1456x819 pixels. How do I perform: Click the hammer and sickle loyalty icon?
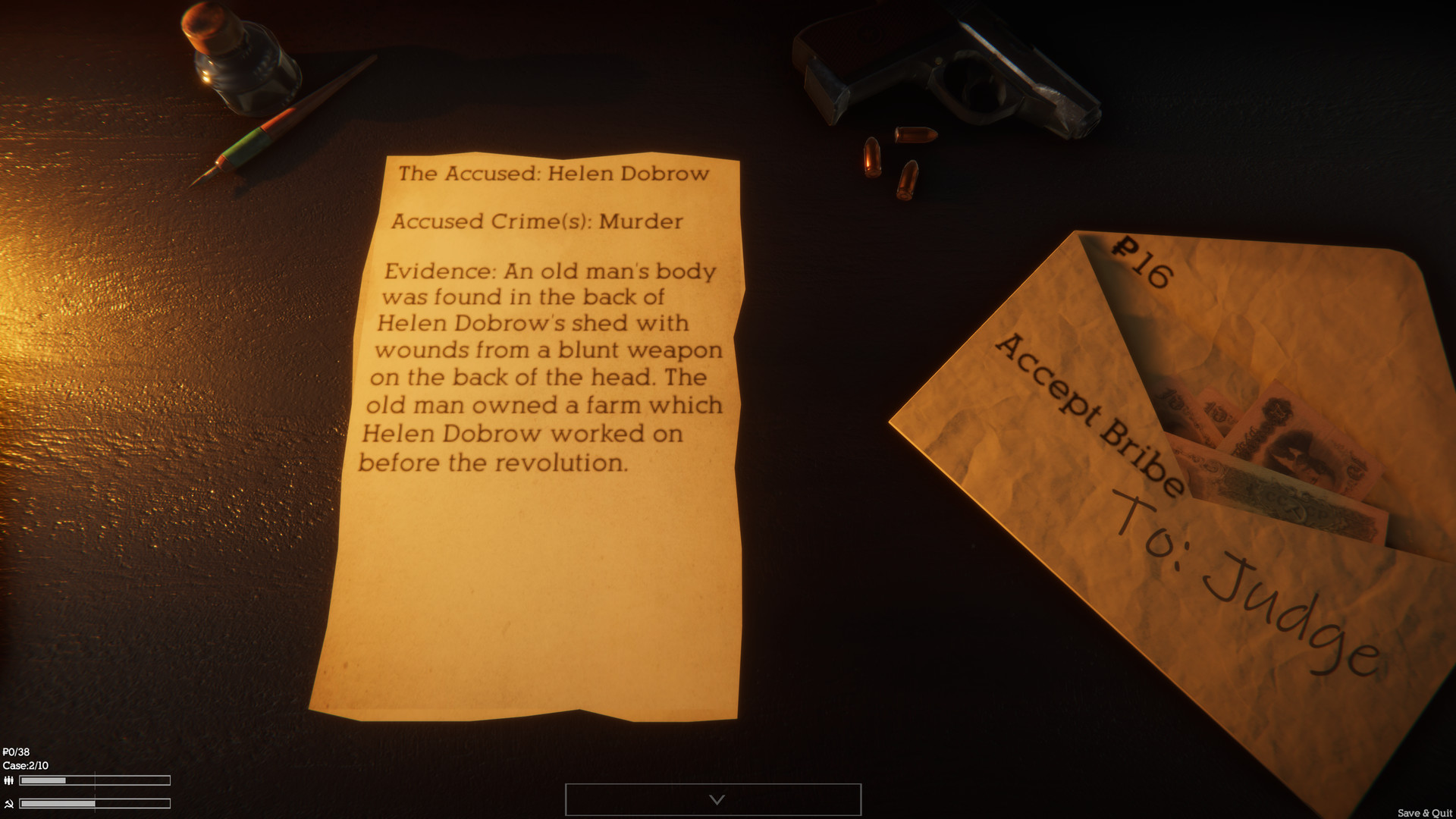(9, 805)
